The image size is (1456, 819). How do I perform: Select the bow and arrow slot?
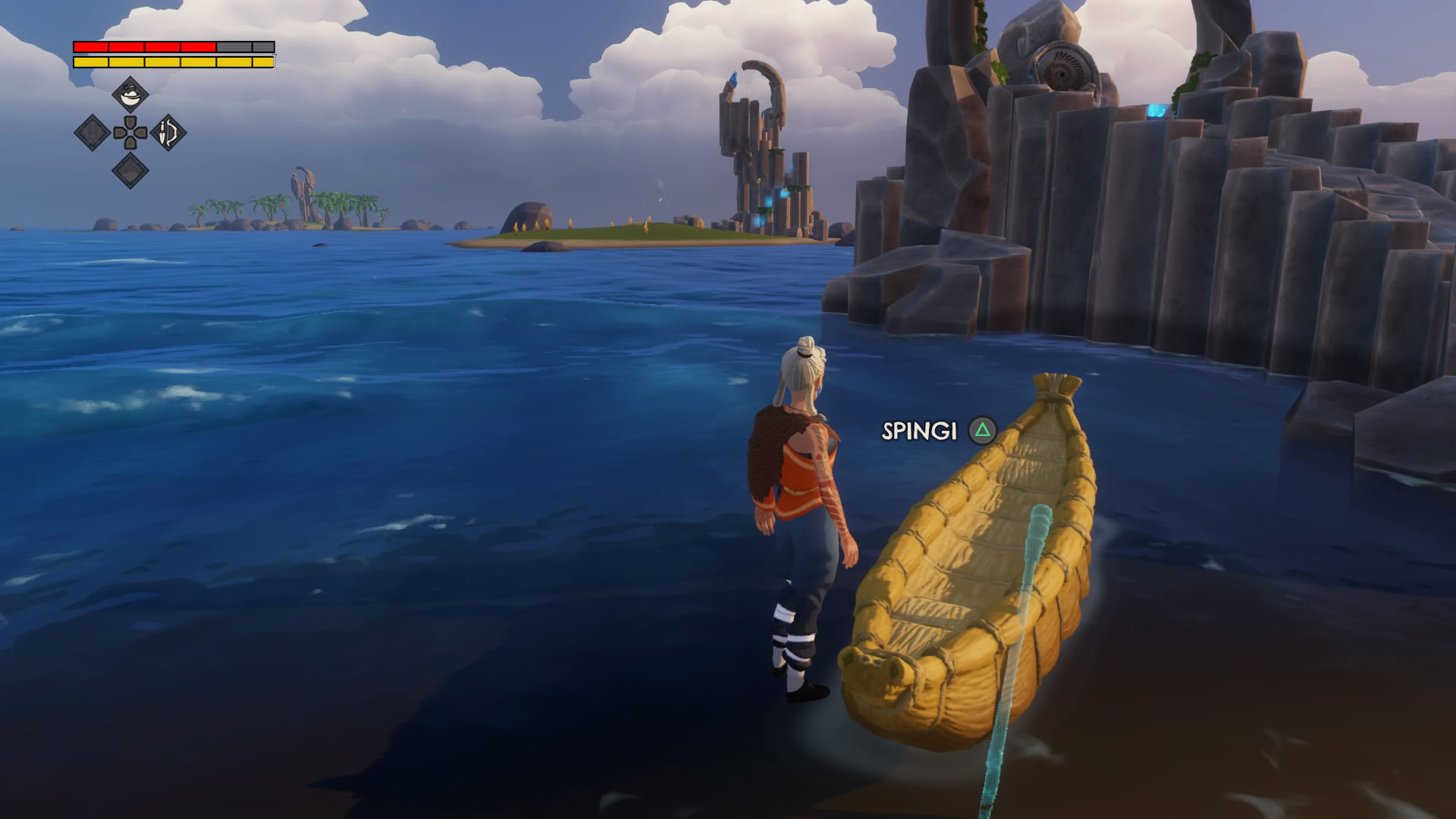click(x=168, y=133)
